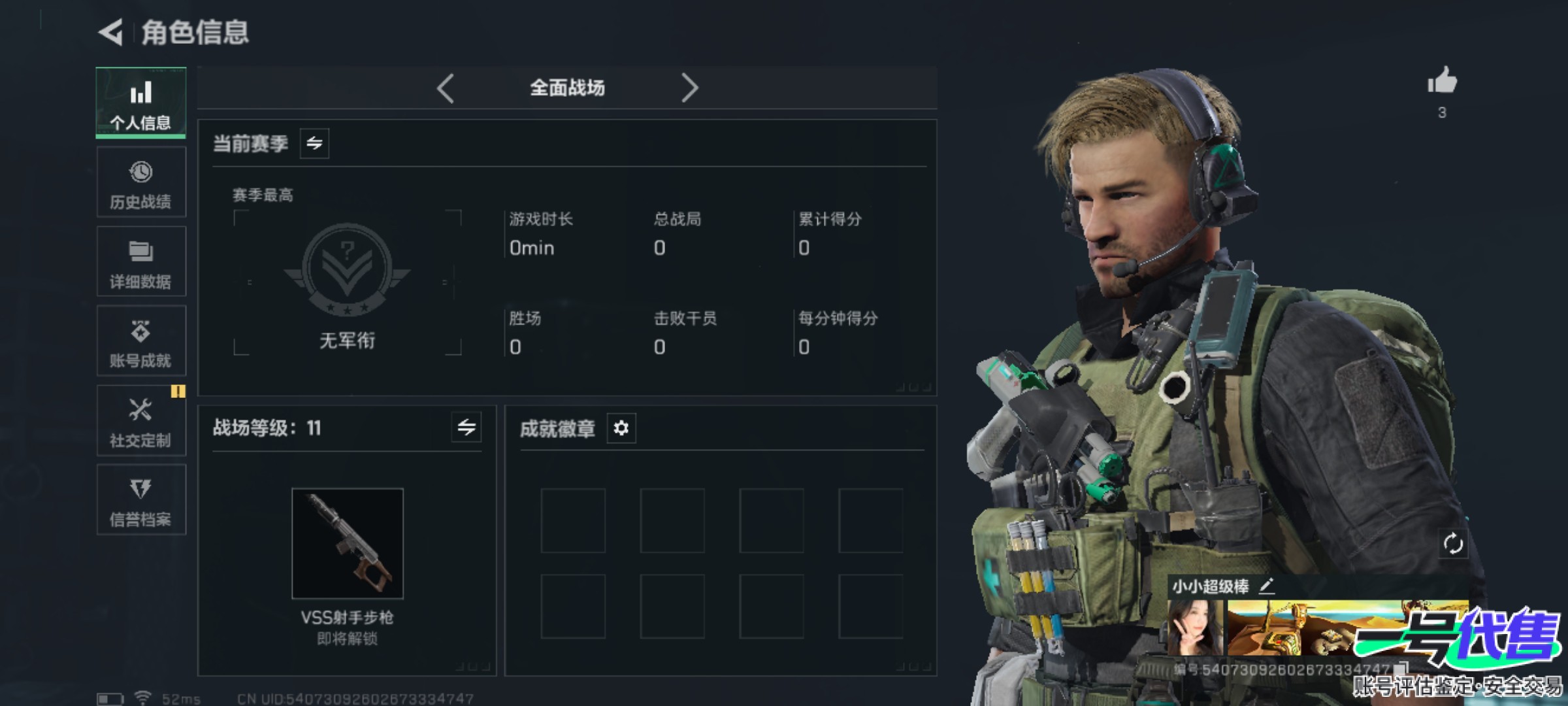Give a thumbs-up like to this profile
The image size is (1568, 706).
tap(1442, 82)
